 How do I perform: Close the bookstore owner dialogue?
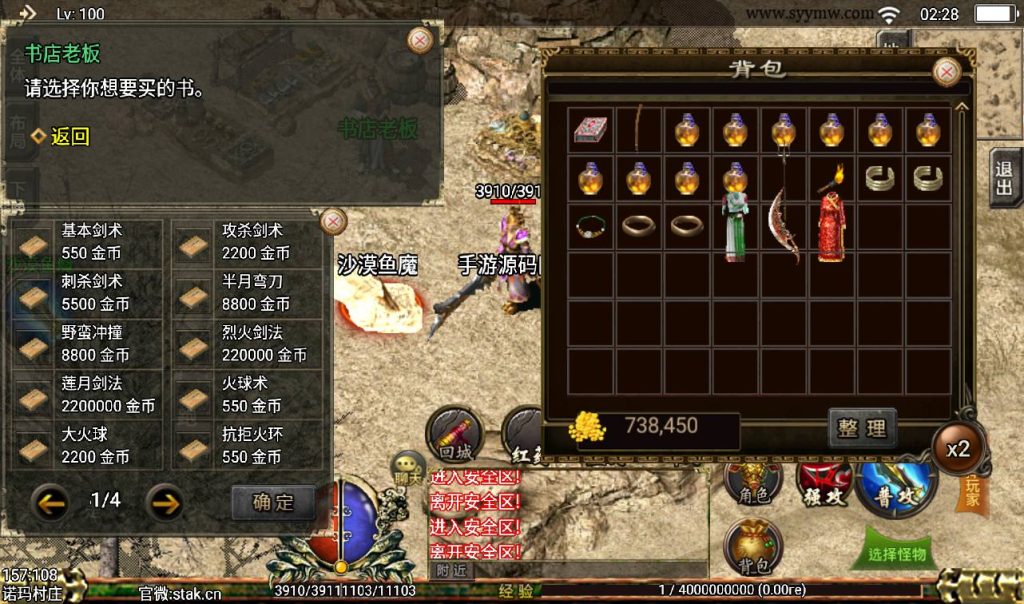coord(421,40)
